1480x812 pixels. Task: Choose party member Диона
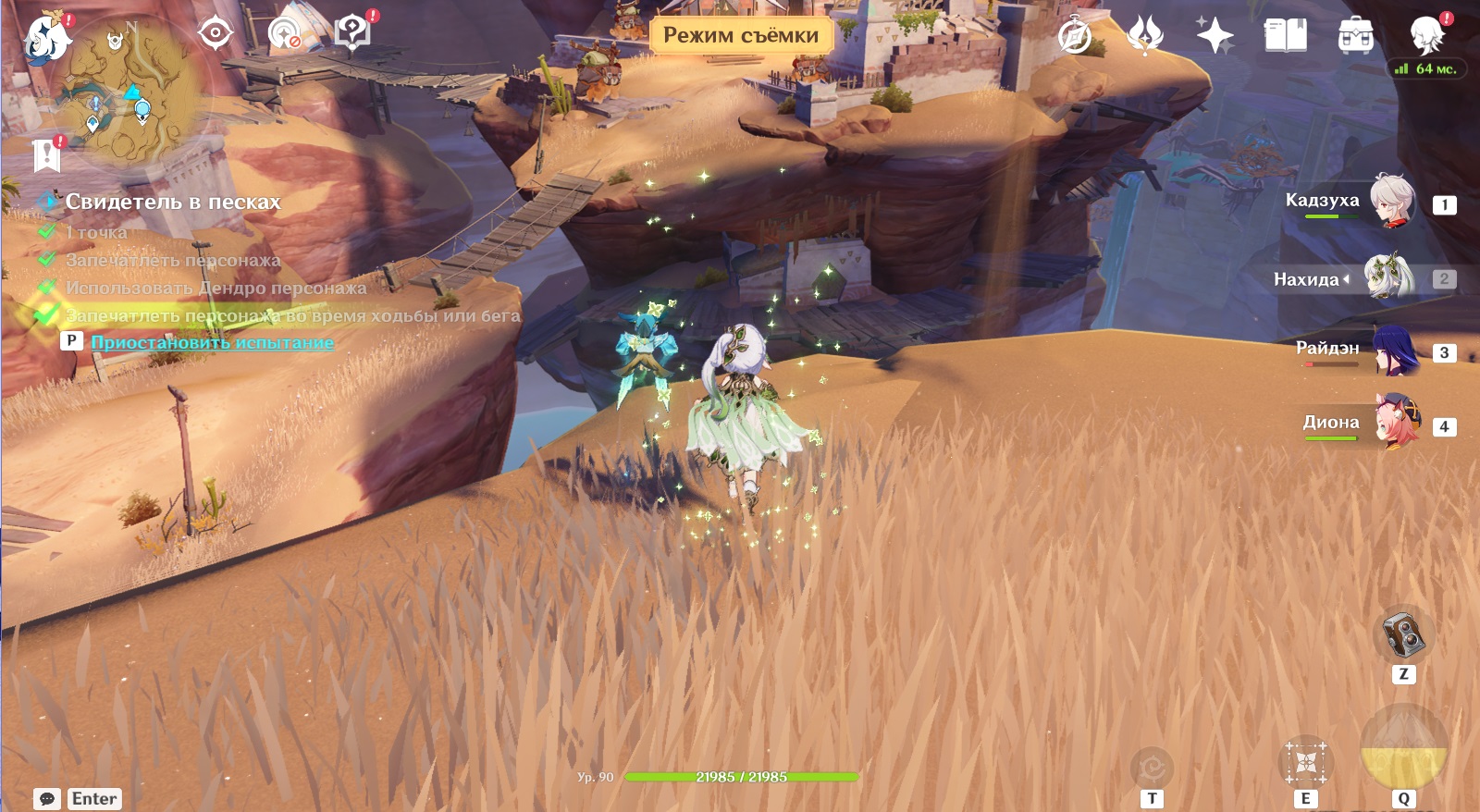[x=1395, y=424]
